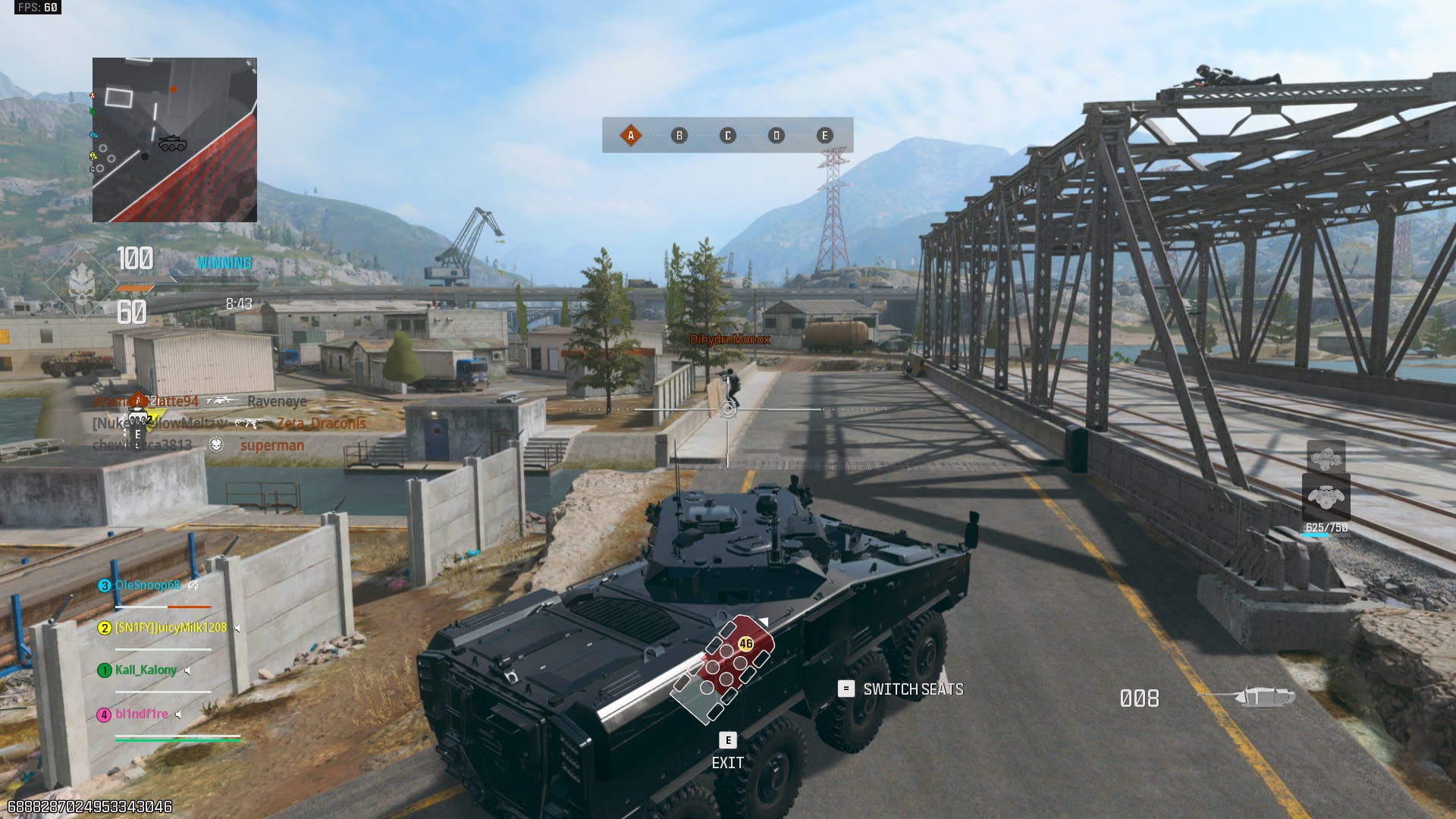
Task: Select objective A in the capture bar
Action: [x=630, y=136]
